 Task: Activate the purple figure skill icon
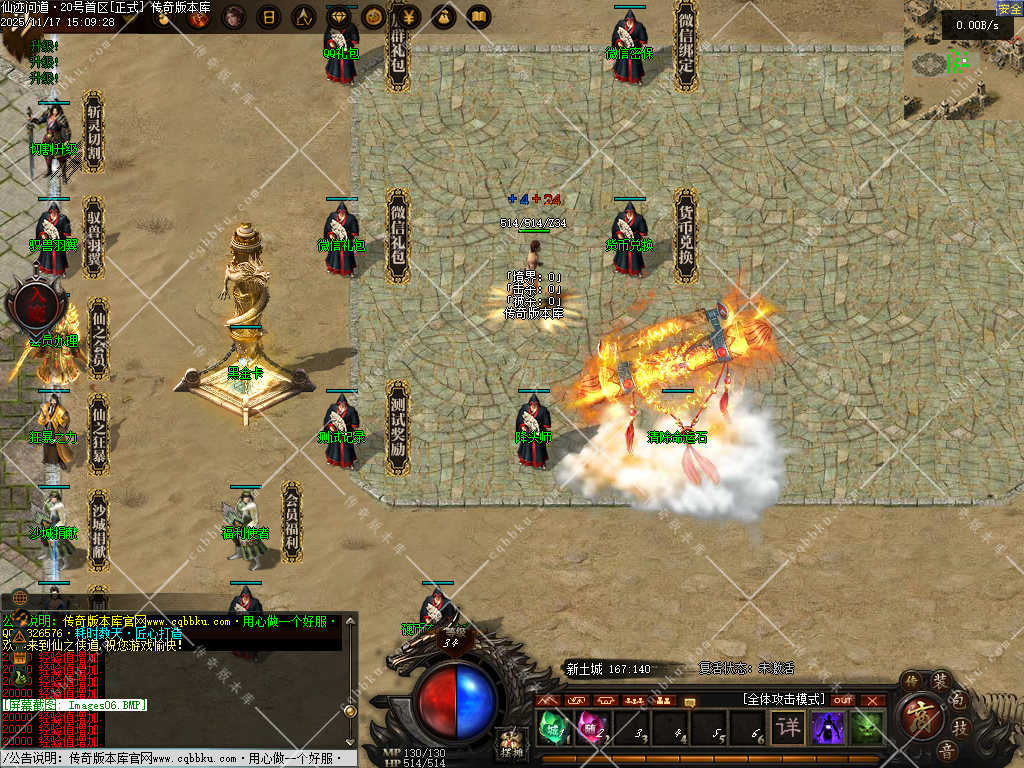pos(828,727)
